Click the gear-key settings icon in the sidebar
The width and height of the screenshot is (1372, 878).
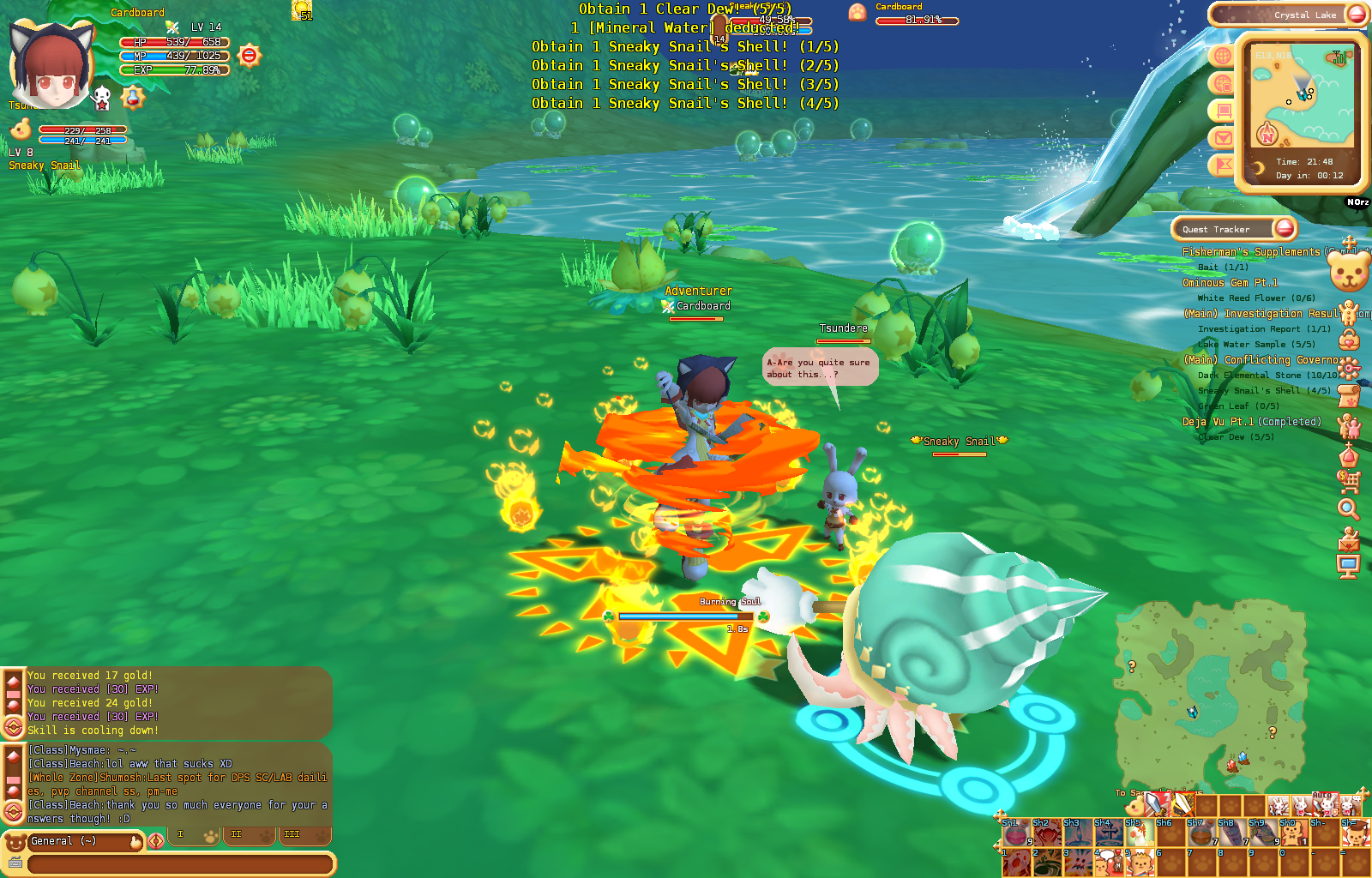coord(1351,369)
